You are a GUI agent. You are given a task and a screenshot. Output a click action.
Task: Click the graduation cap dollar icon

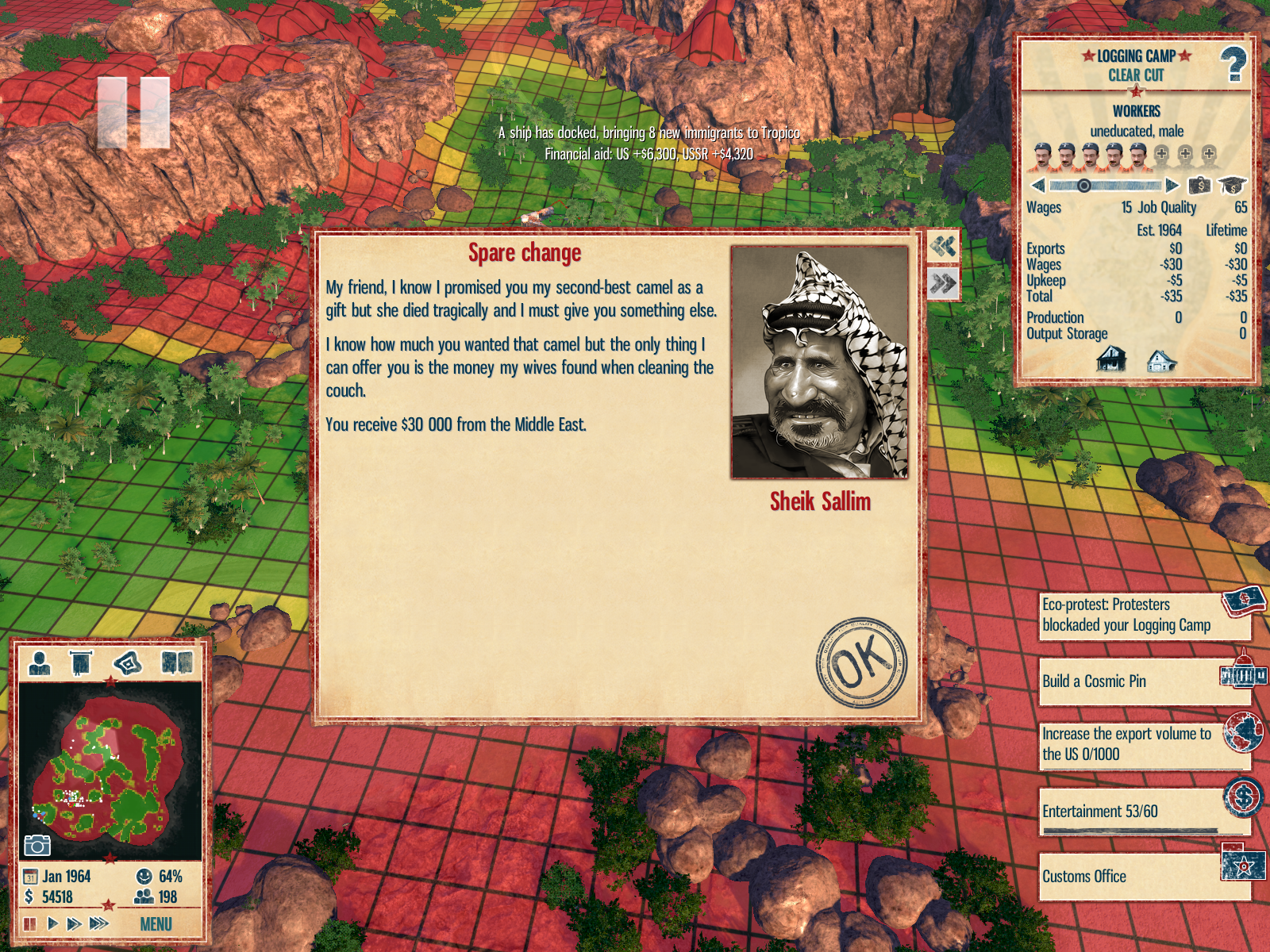point(1232,186)
